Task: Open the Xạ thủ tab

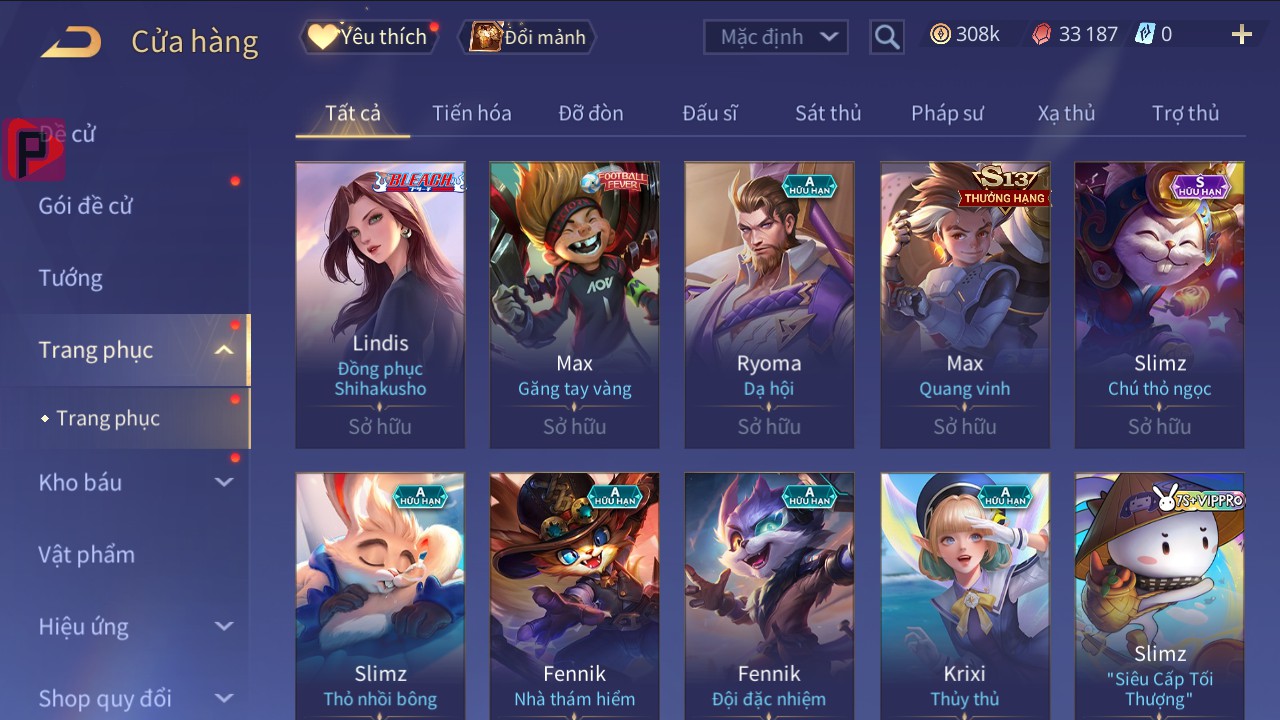Action: (x=1066, y=113)
